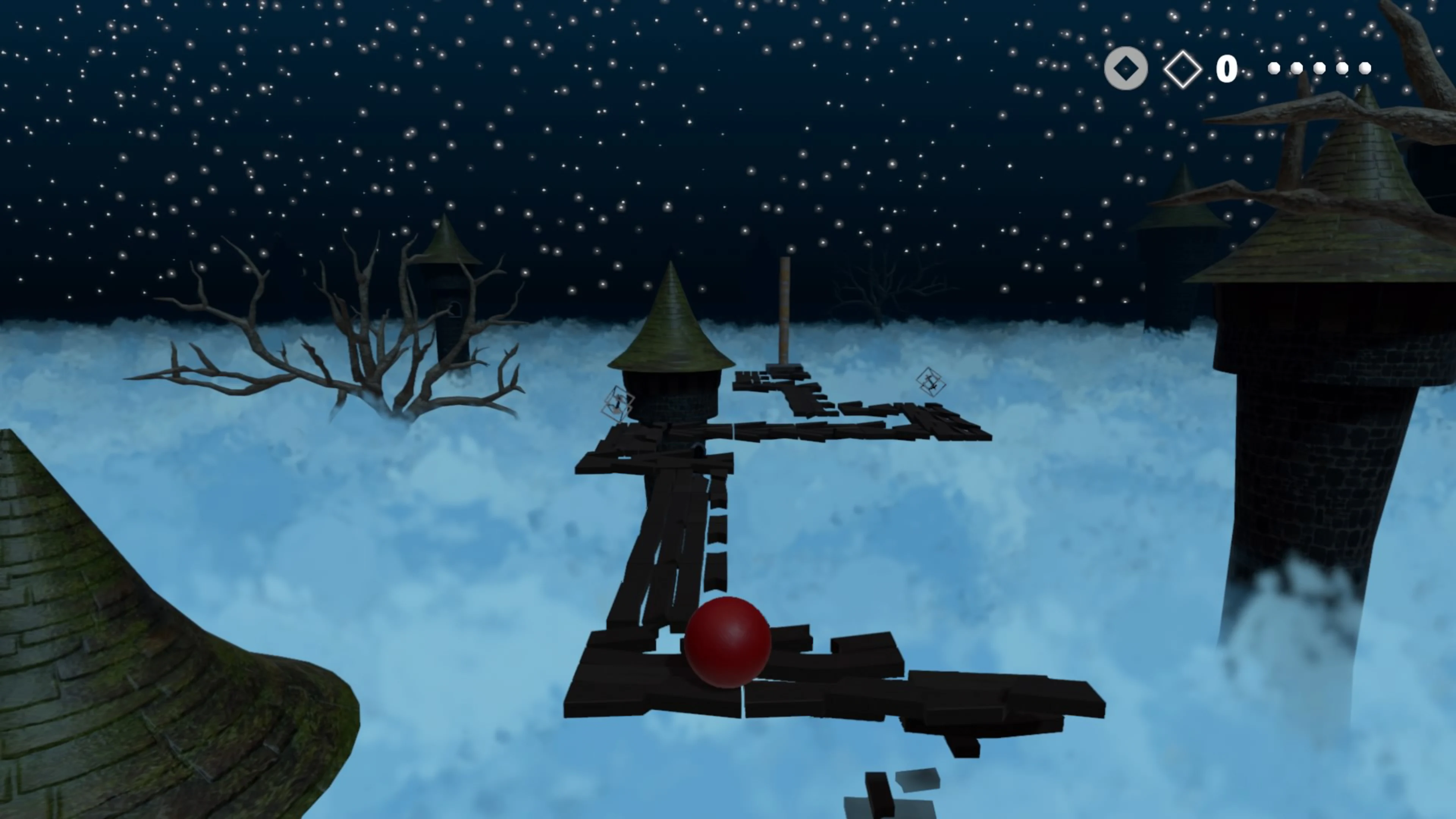Click the circular diamond badge in the HUD
Screen dimensions: 1456x819
coord(1126,68)
